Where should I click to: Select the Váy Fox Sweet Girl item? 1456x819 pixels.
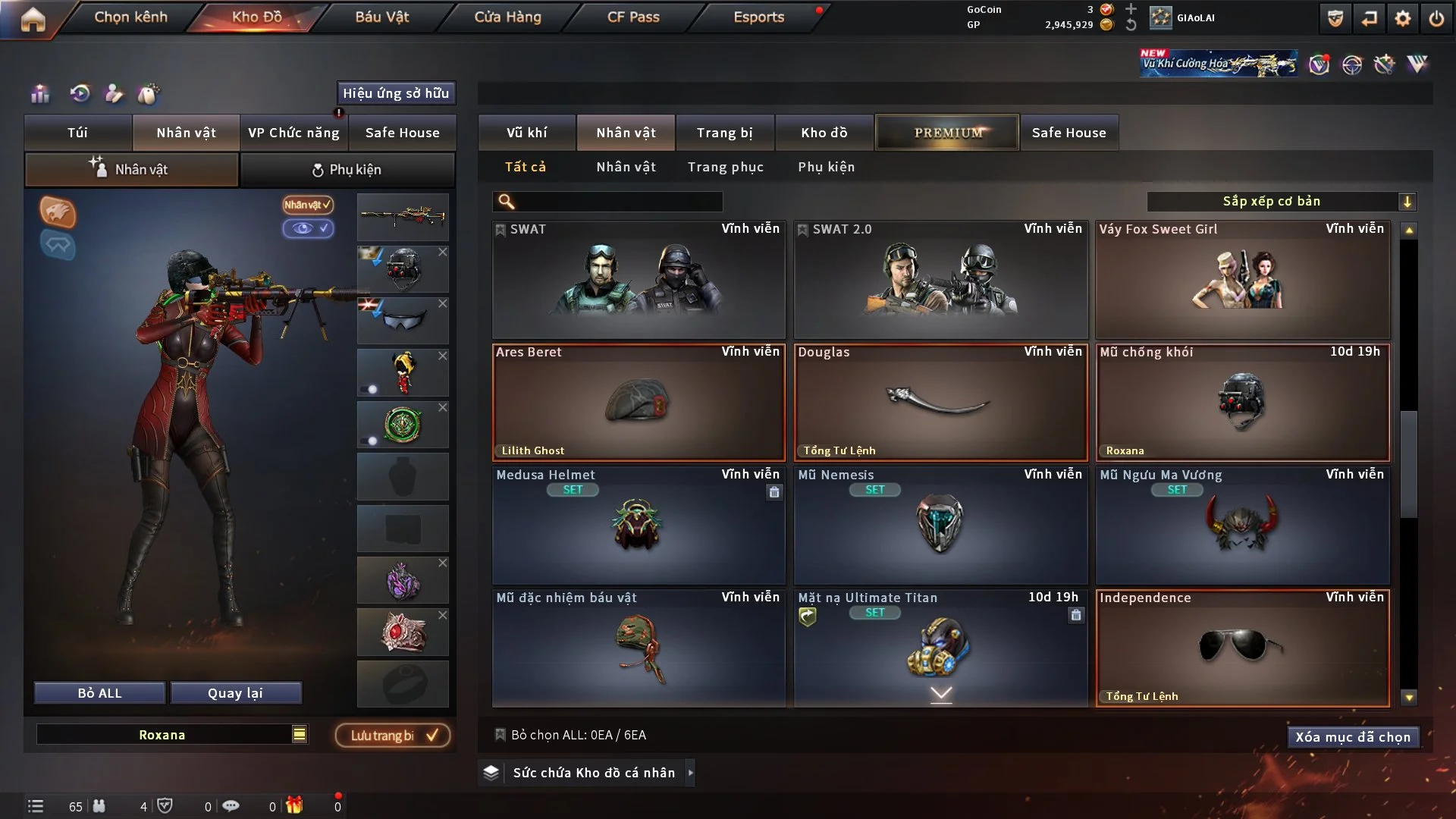coord(1242,280)
